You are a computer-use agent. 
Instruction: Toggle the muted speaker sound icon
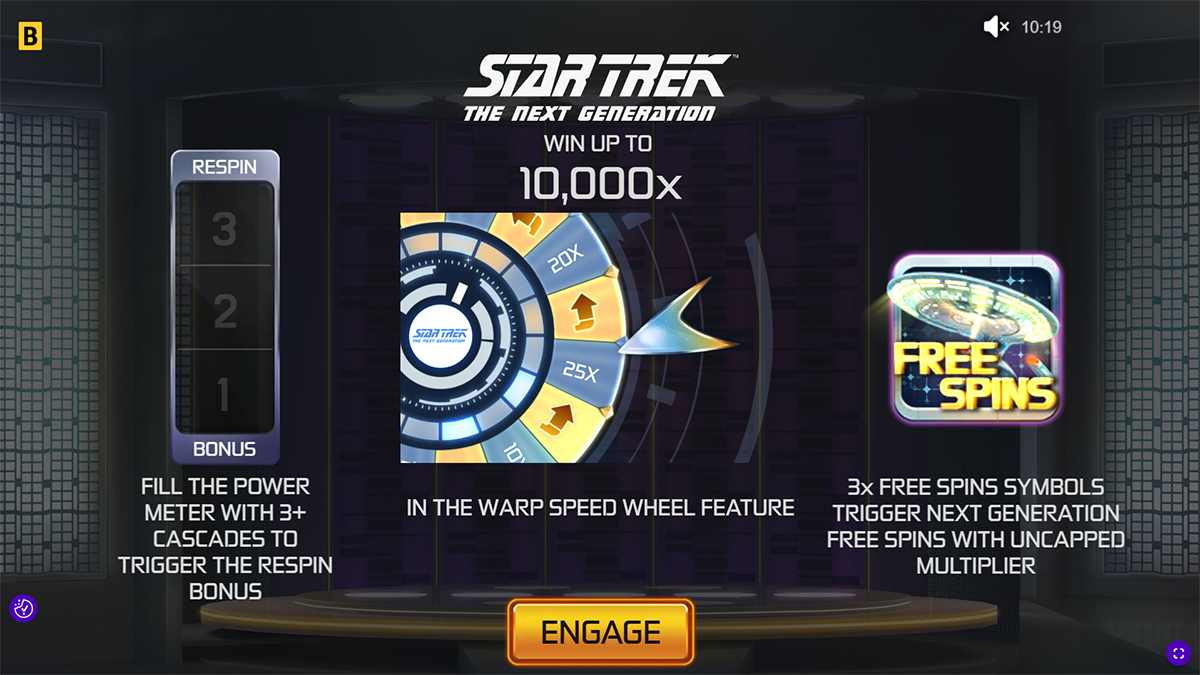996,28
